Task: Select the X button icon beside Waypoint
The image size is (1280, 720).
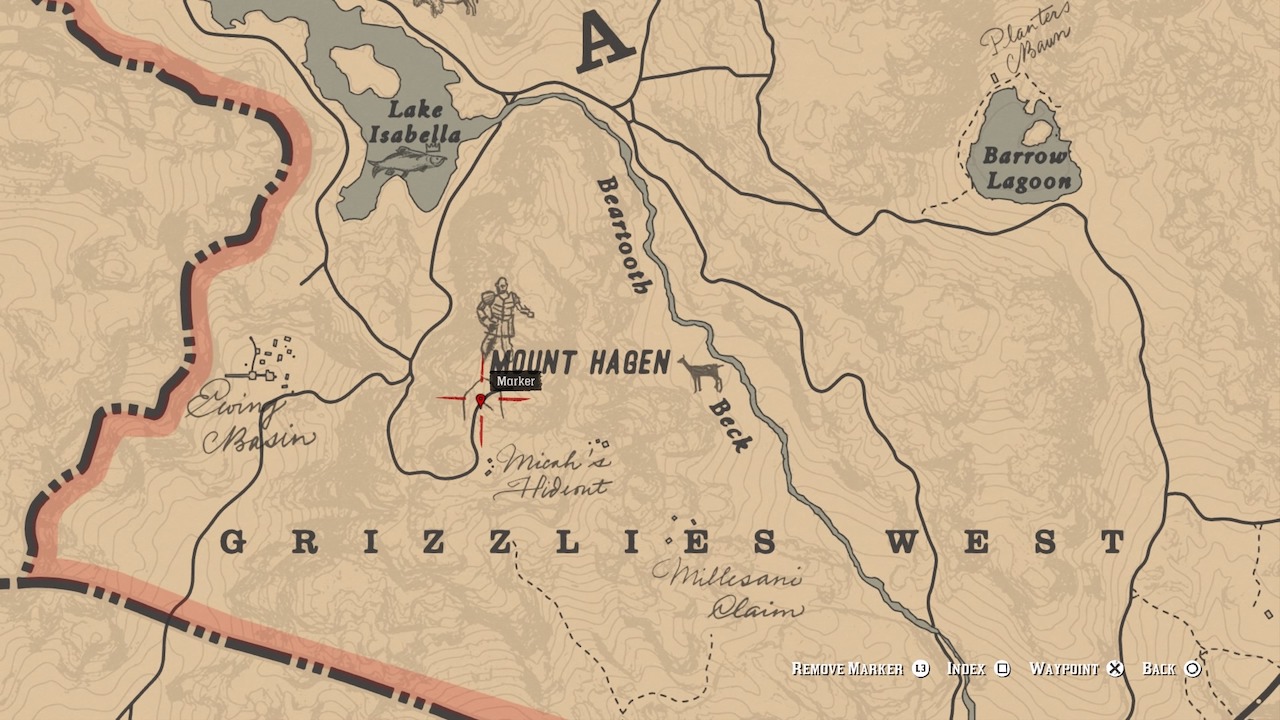Action: 1114,670
